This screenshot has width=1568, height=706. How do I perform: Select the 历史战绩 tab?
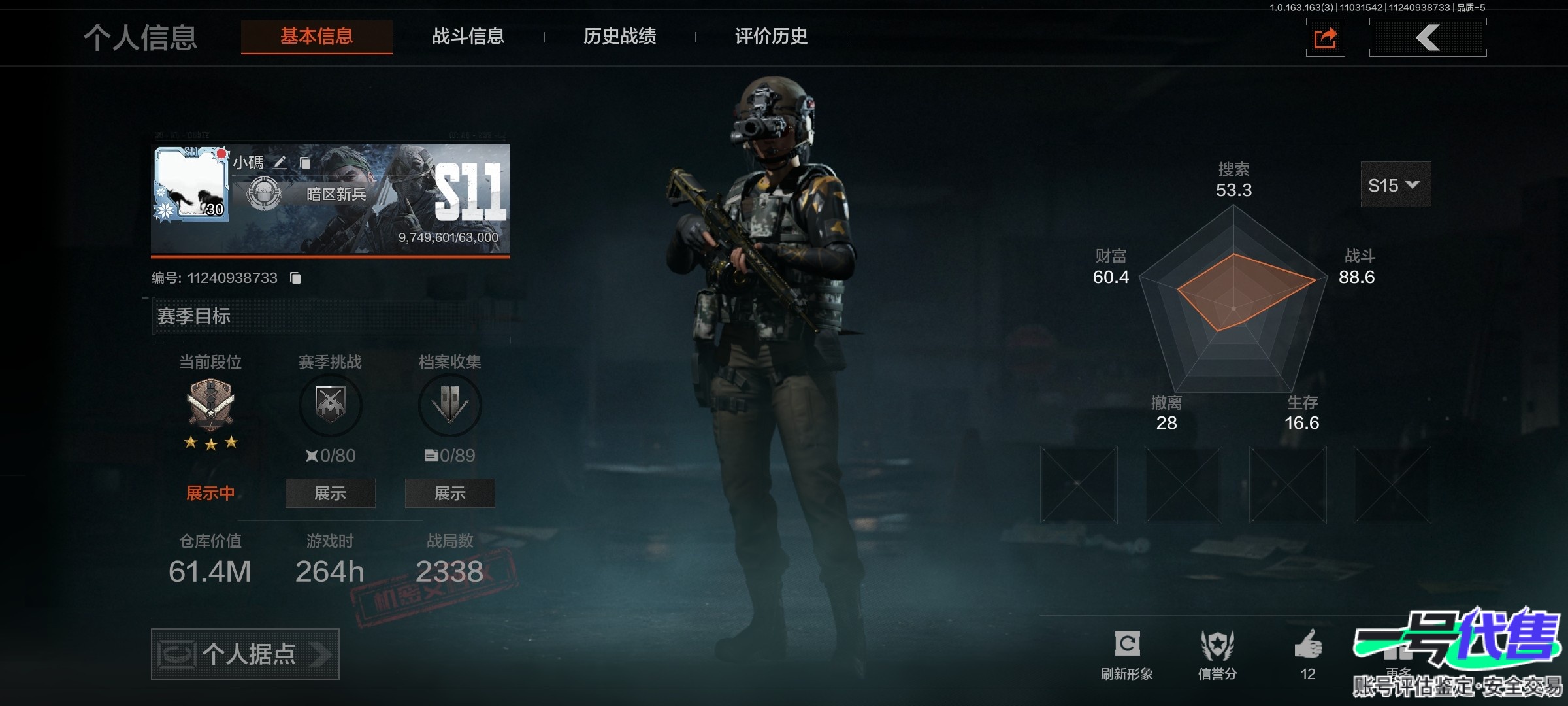pyautogui.click(x=619, y=37)
